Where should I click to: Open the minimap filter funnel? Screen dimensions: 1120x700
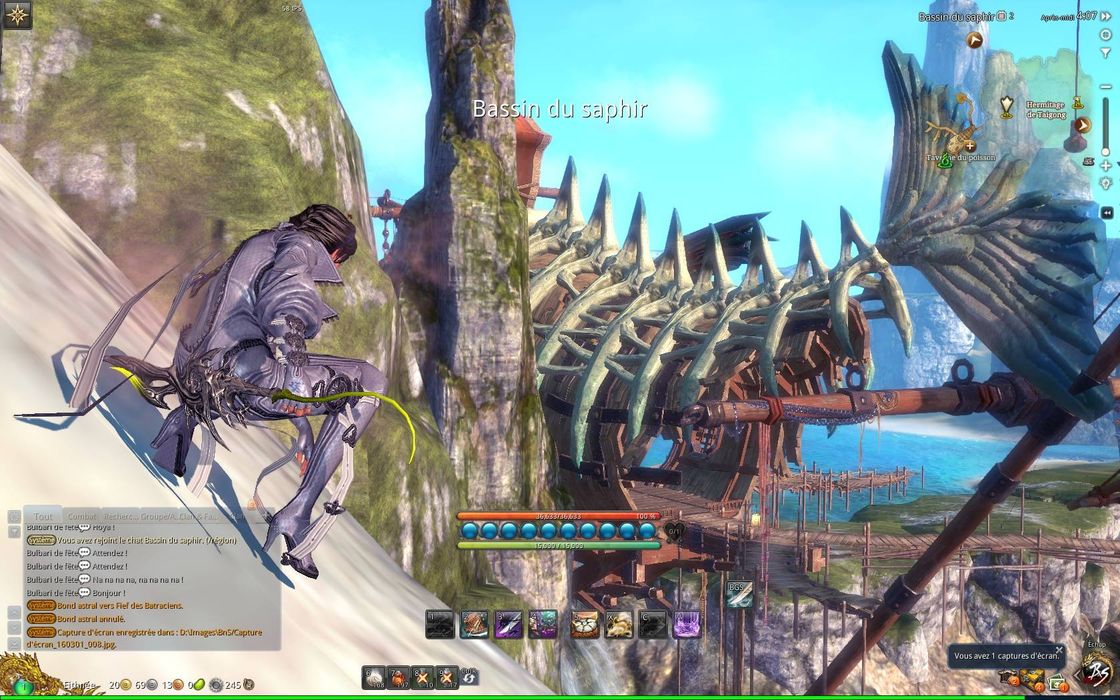[1105, 52]
